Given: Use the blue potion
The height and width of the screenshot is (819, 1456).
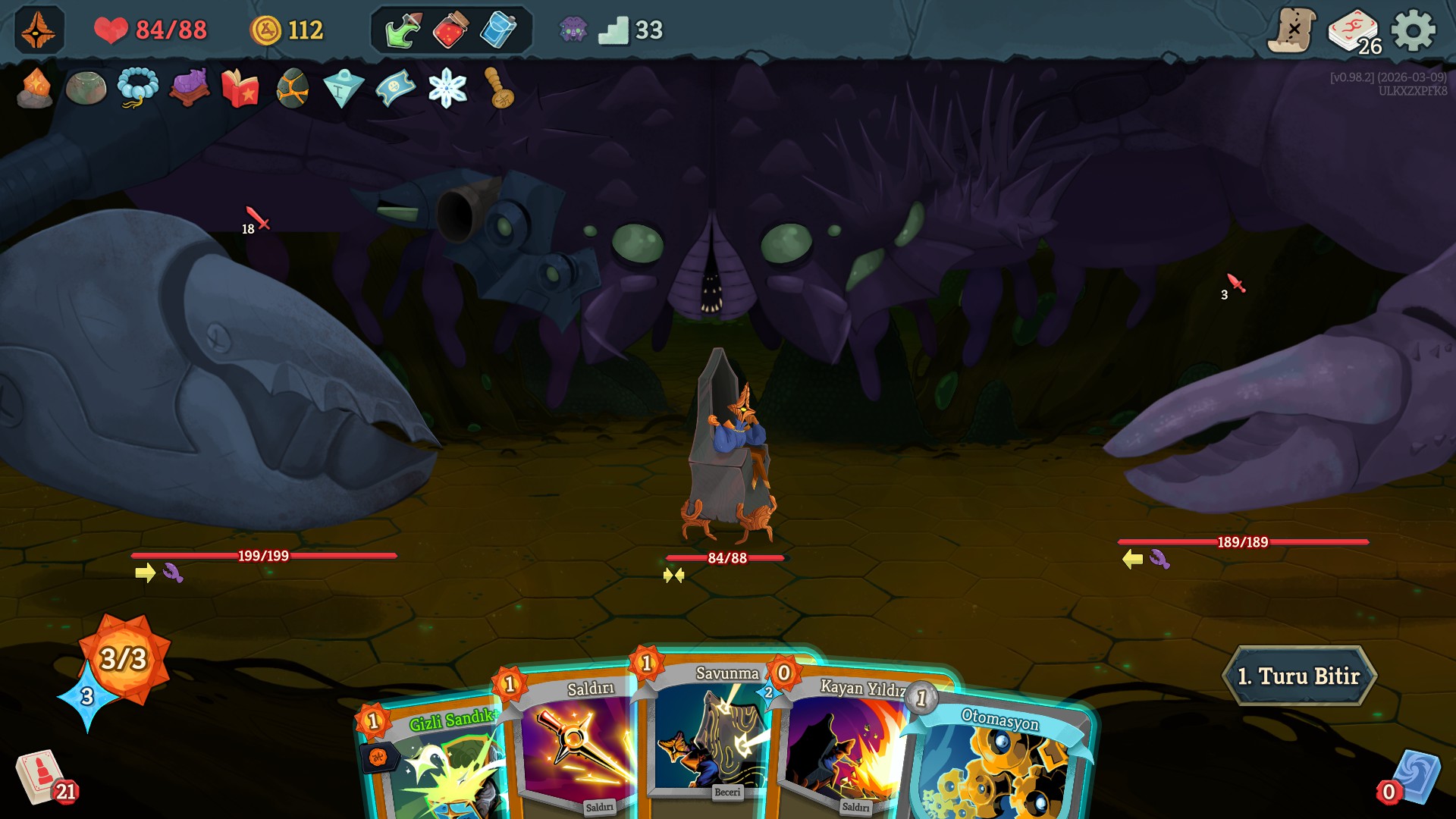Looking at the screenshot, I should (498, 31).
